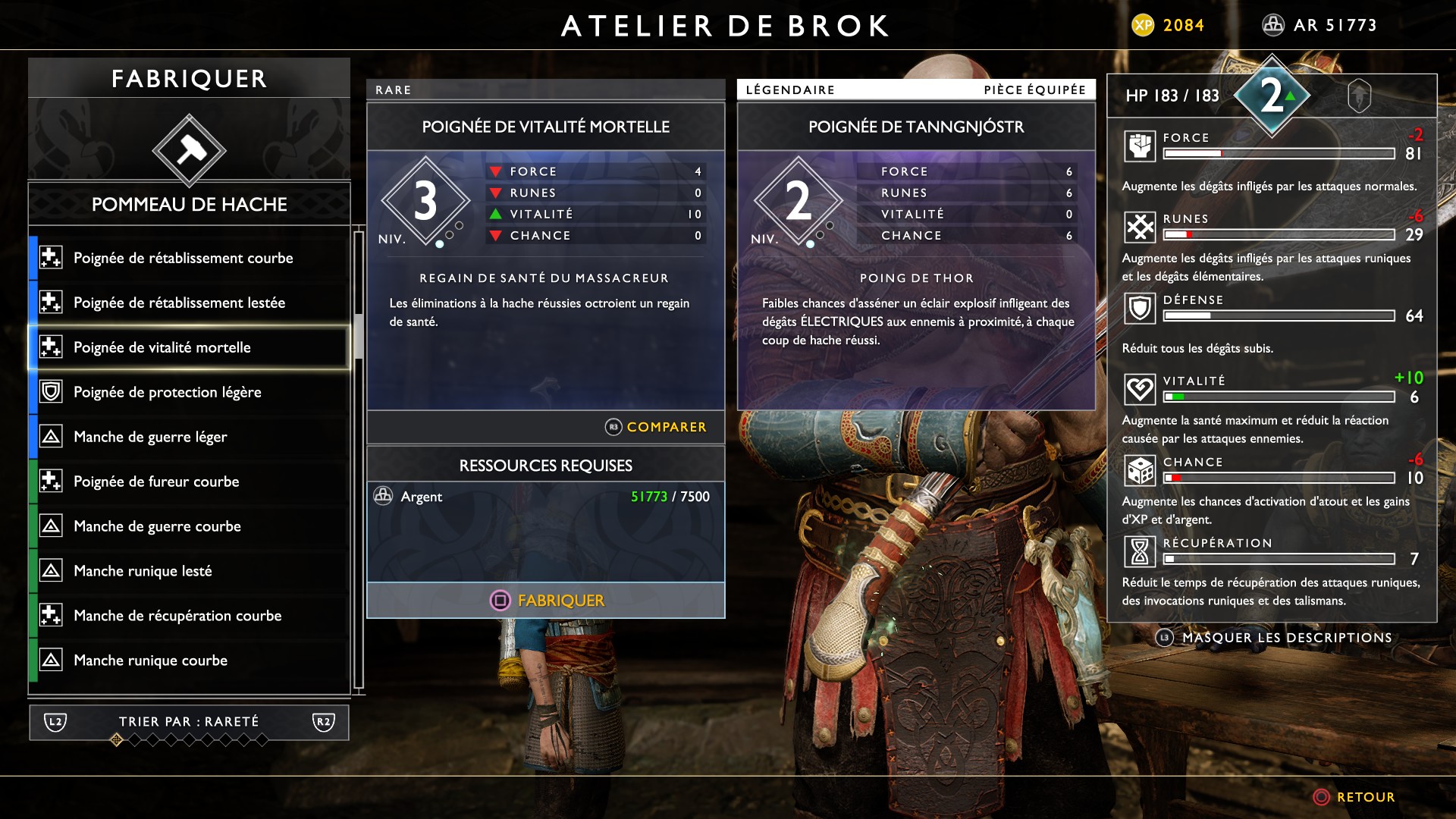Change the Trier par Rareté sorting
The height and width of the screenshot is (819, 1456).
click(x=189, y=722)
